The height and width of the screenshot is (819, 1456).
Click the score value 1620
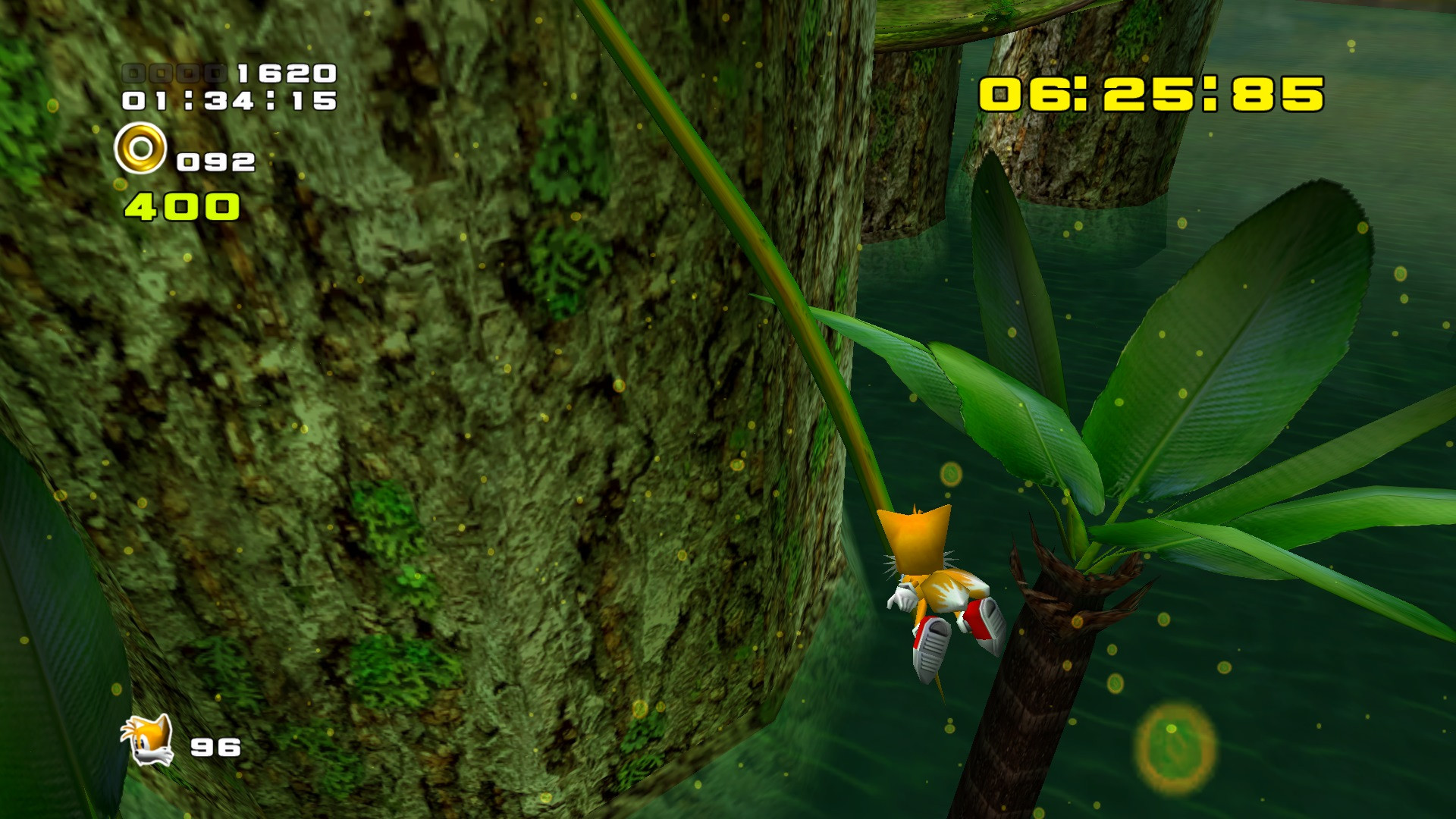point(286,74)
